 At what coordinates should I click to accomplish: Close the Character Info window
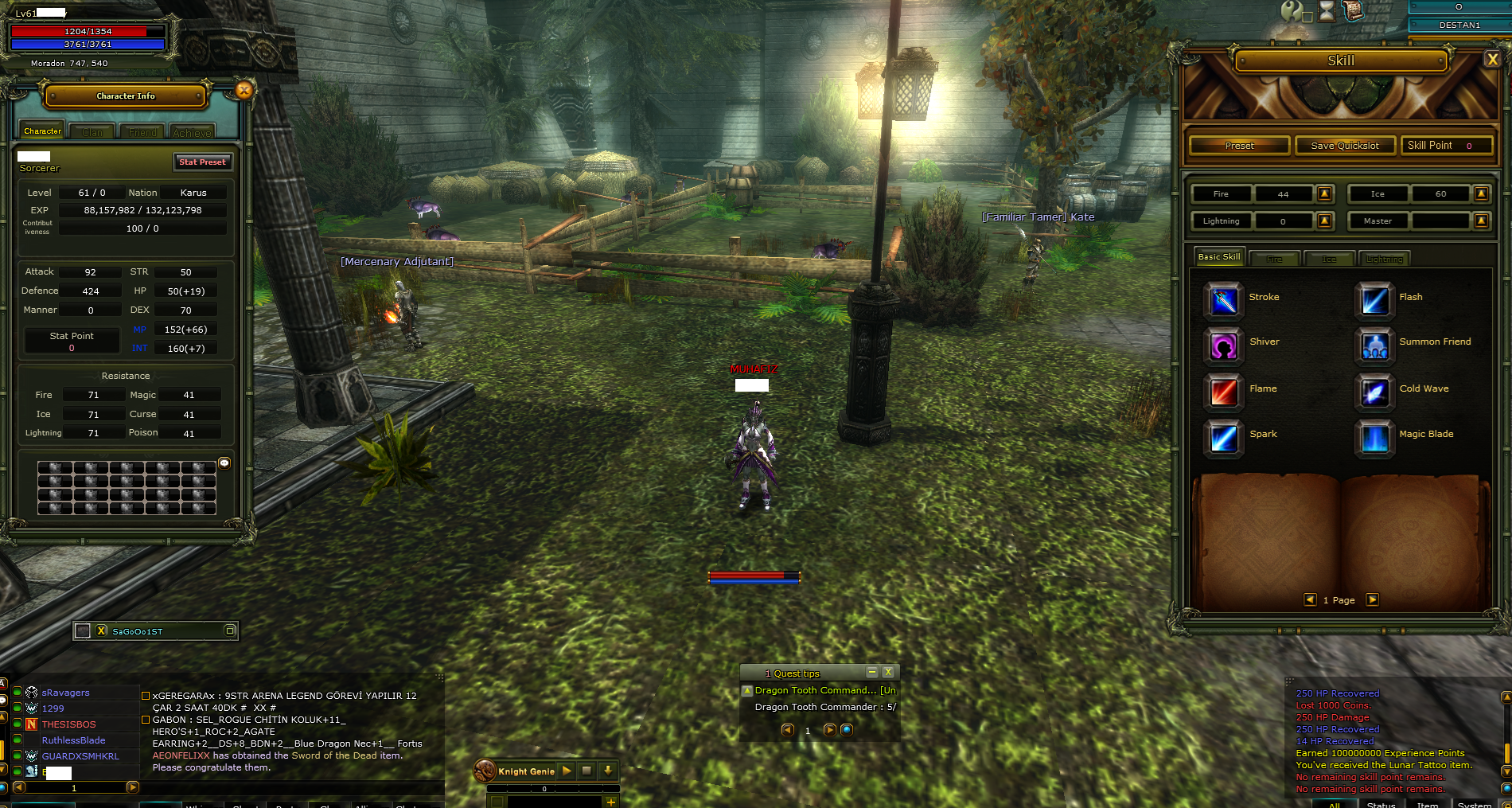[x=244, y=91]
